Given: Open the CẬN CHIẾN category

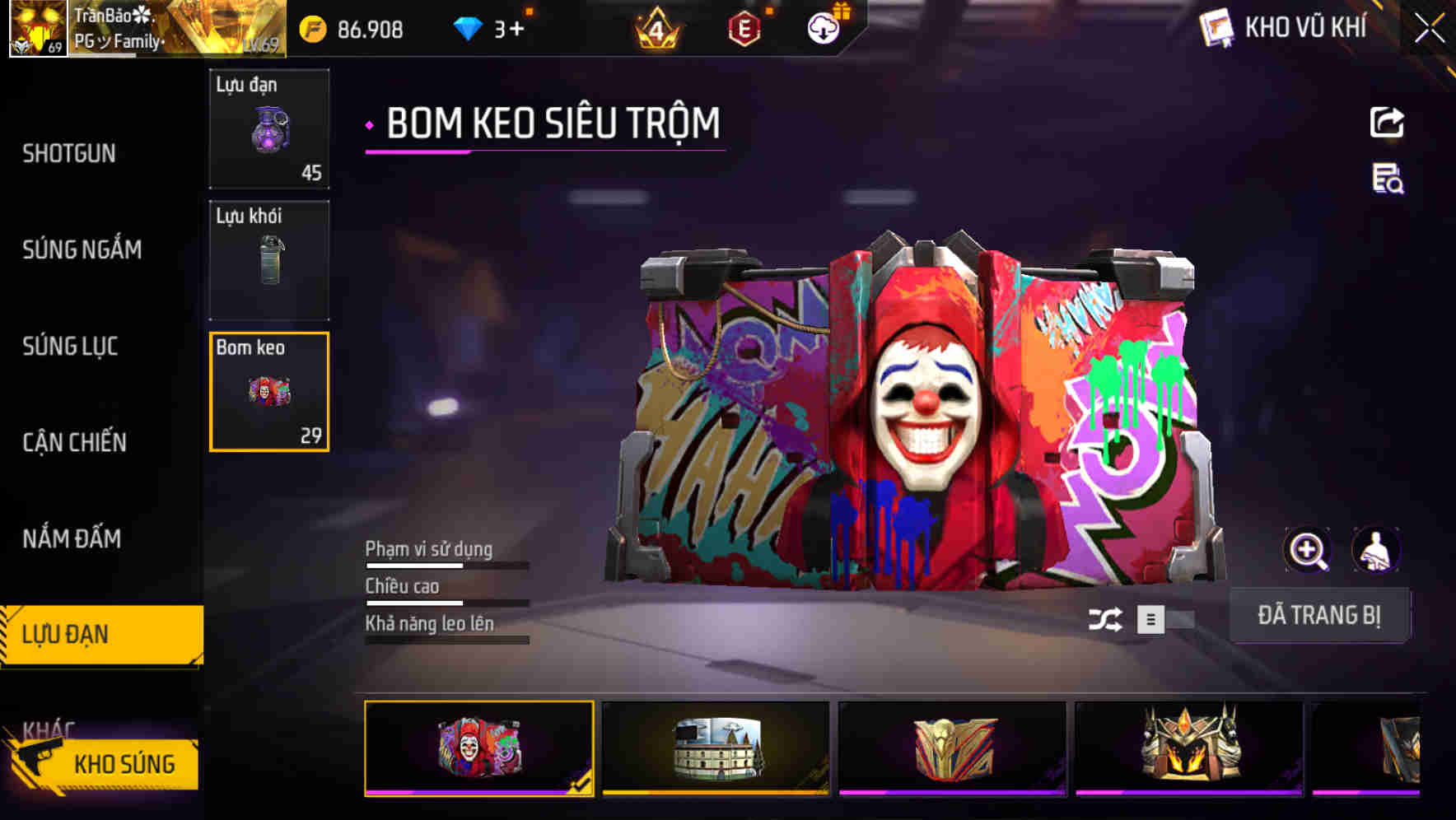Looking at the screenshot, I should pos(73,442).
